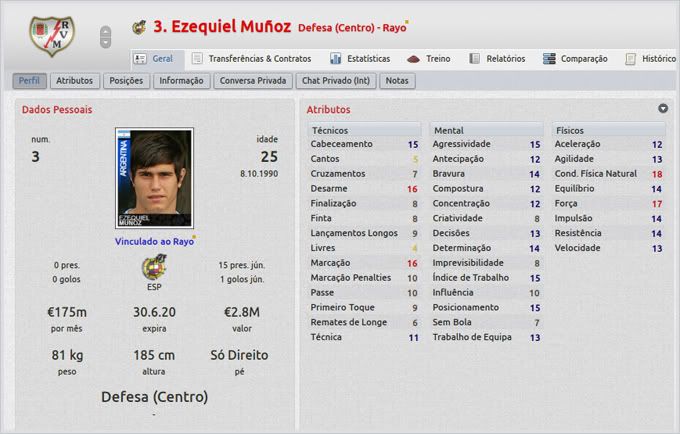Screen dimensions: 680x434
Task: Click Ezequiel Muñoz's player photo
Action: point(155,178)
